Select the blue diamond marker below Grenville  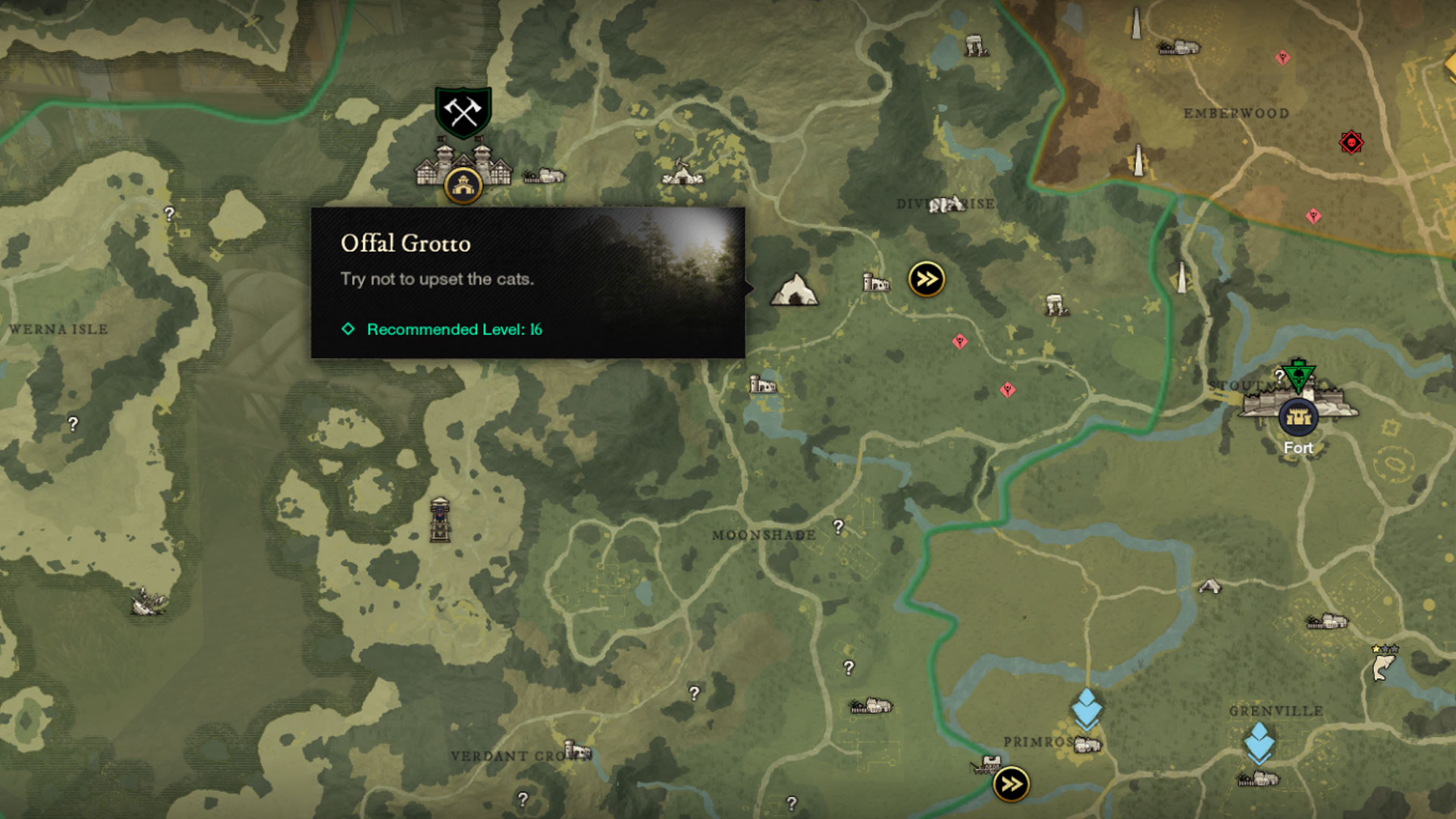pyautogui.click(x=1259, y=742)
